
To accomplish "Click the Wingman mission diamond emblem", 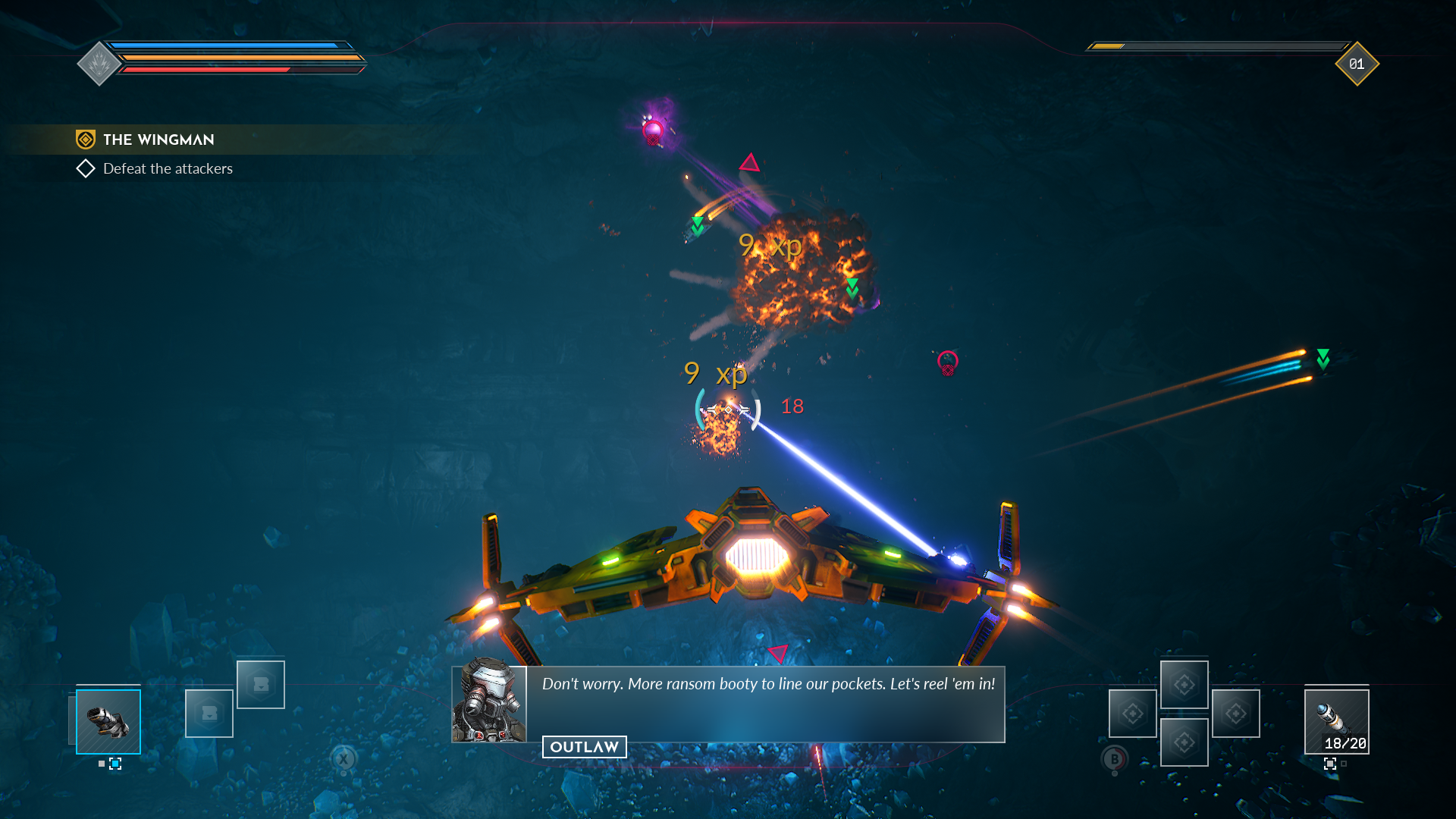I will [x=85, y=140].
